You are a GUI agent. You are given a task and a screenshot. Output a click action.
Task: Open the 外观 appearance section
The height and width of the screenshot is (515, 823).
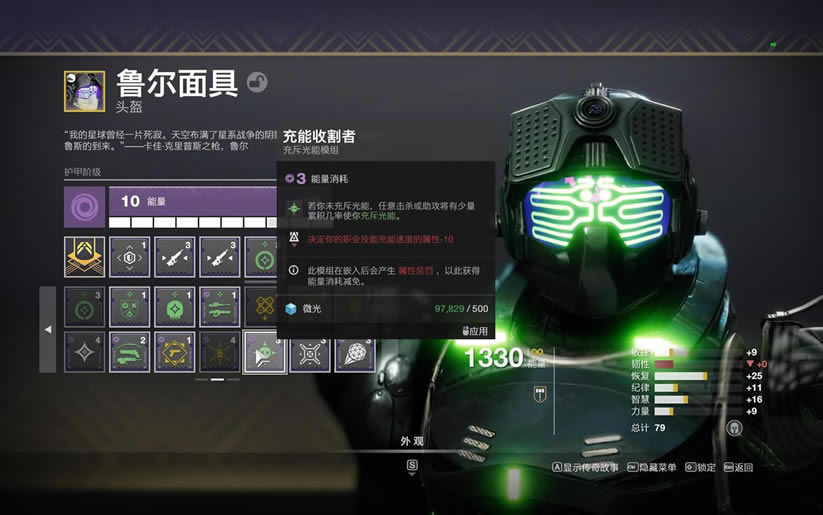tap(412, 441)
